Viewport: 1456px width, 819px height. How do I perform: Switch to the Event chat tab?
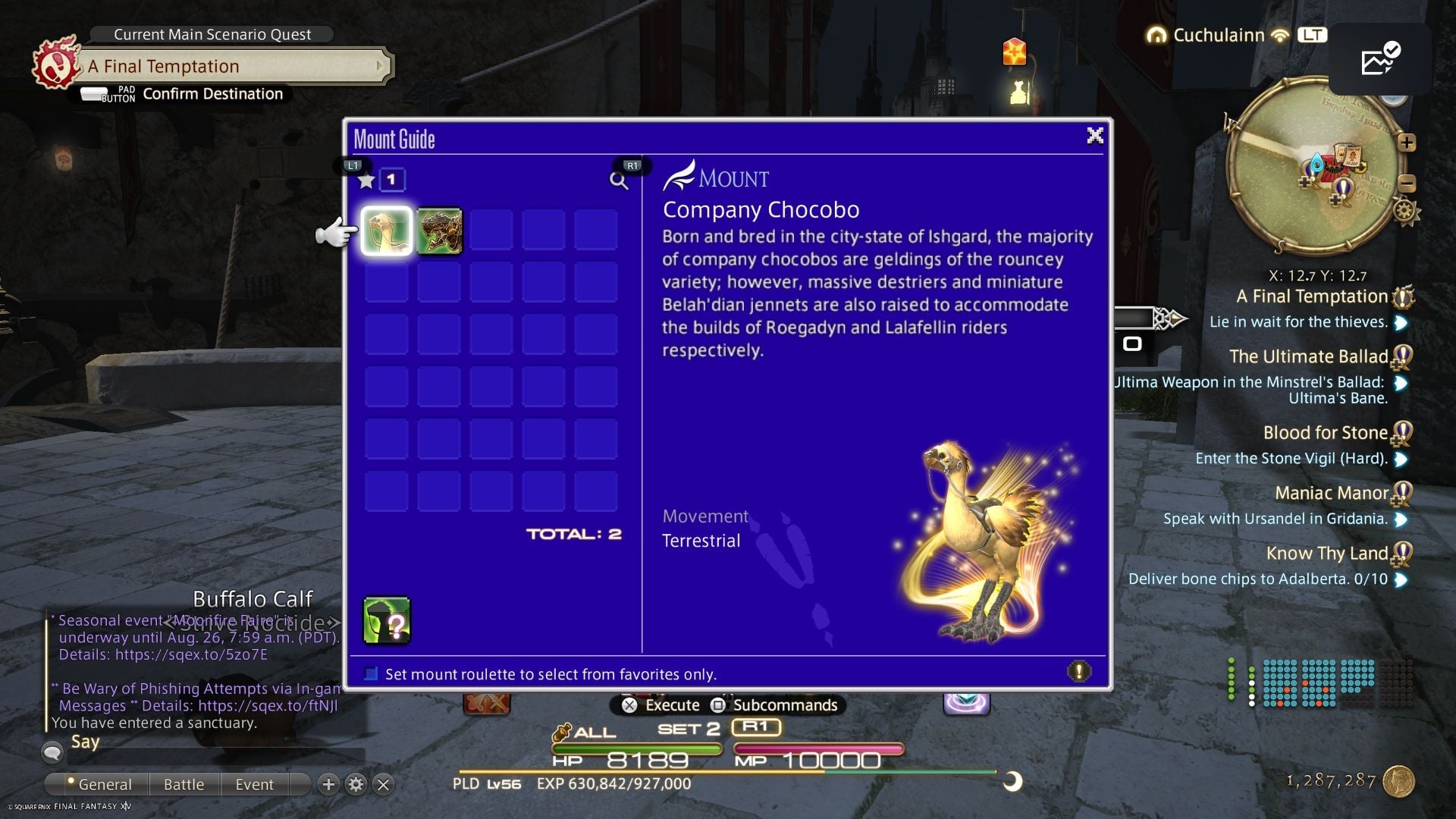[x=255, y=784]
